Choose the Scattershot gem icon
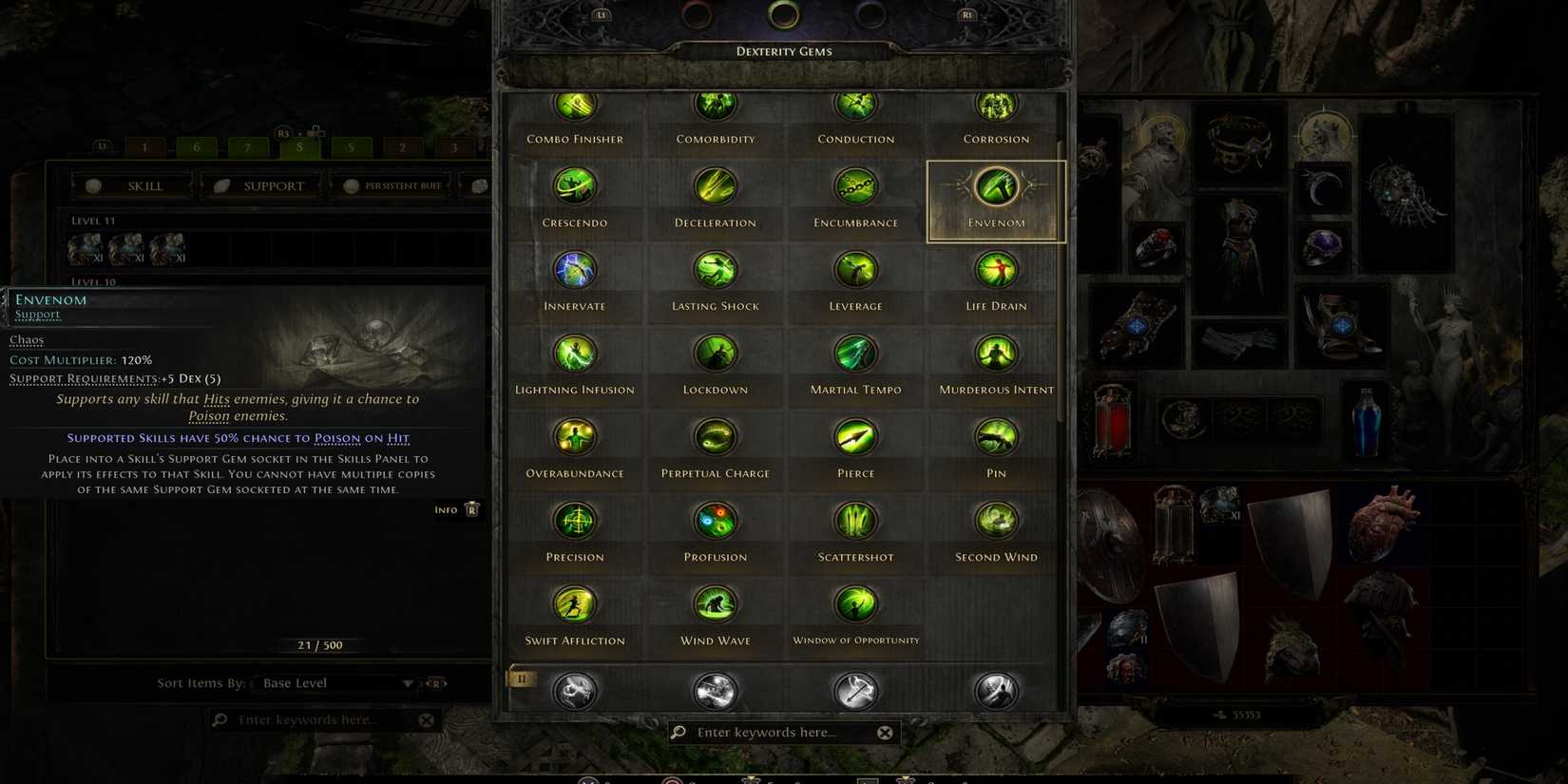The image size is (1568, 784). pyautogui.click(x=855, y=521)
